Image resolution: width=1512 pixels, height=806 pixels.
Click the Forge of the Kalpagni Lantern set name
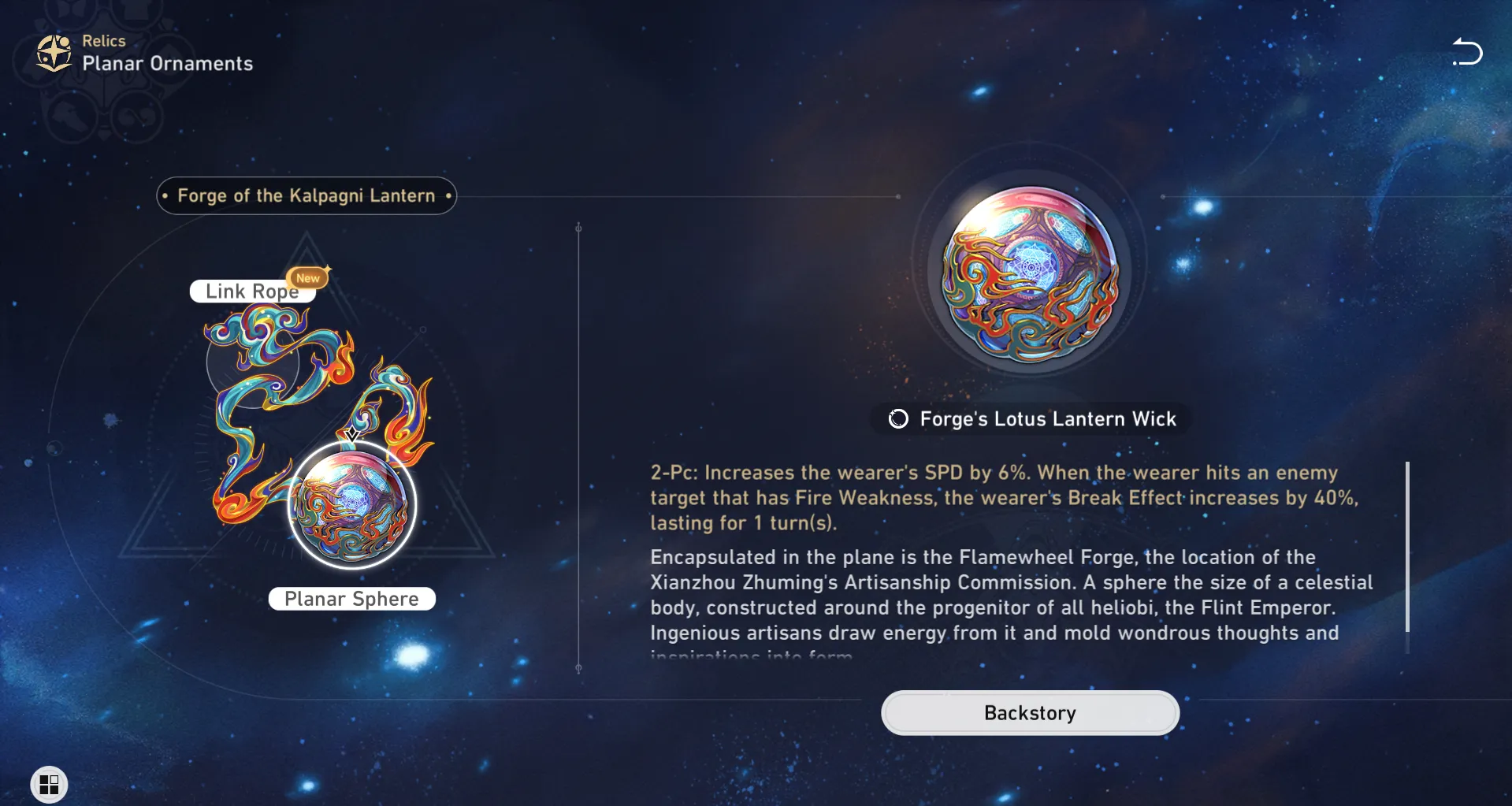pos(306,196)
